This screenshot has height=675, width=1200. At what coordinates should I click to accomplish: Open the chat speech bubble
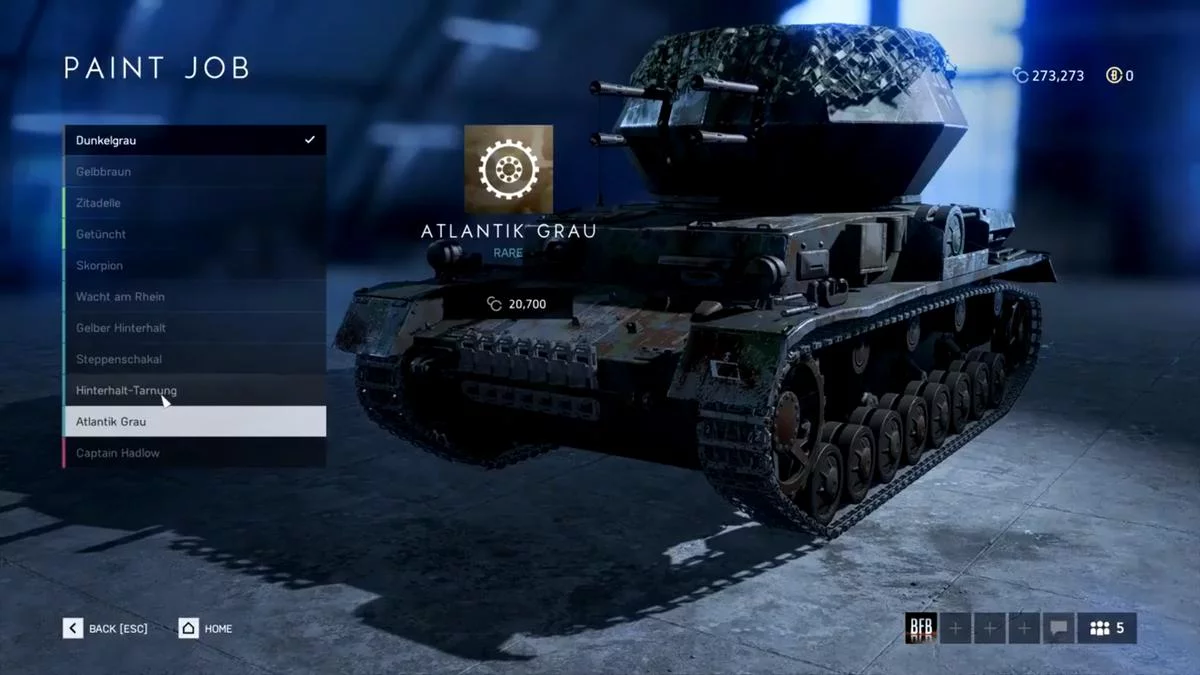tap(1057, 628)
